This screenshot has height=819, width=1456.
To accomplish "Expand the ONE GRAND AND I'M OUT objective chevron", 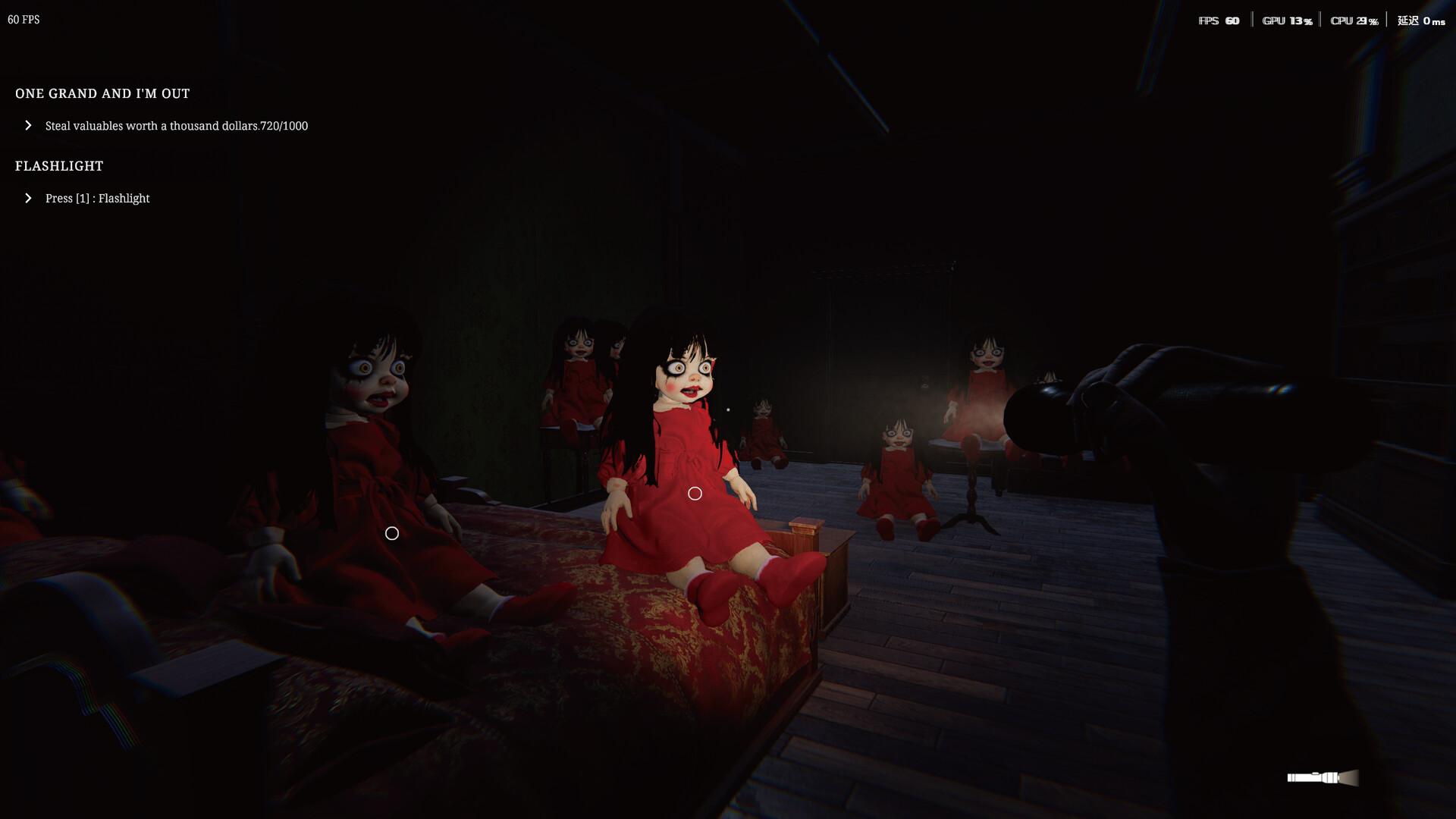I will tap(29, 125).
